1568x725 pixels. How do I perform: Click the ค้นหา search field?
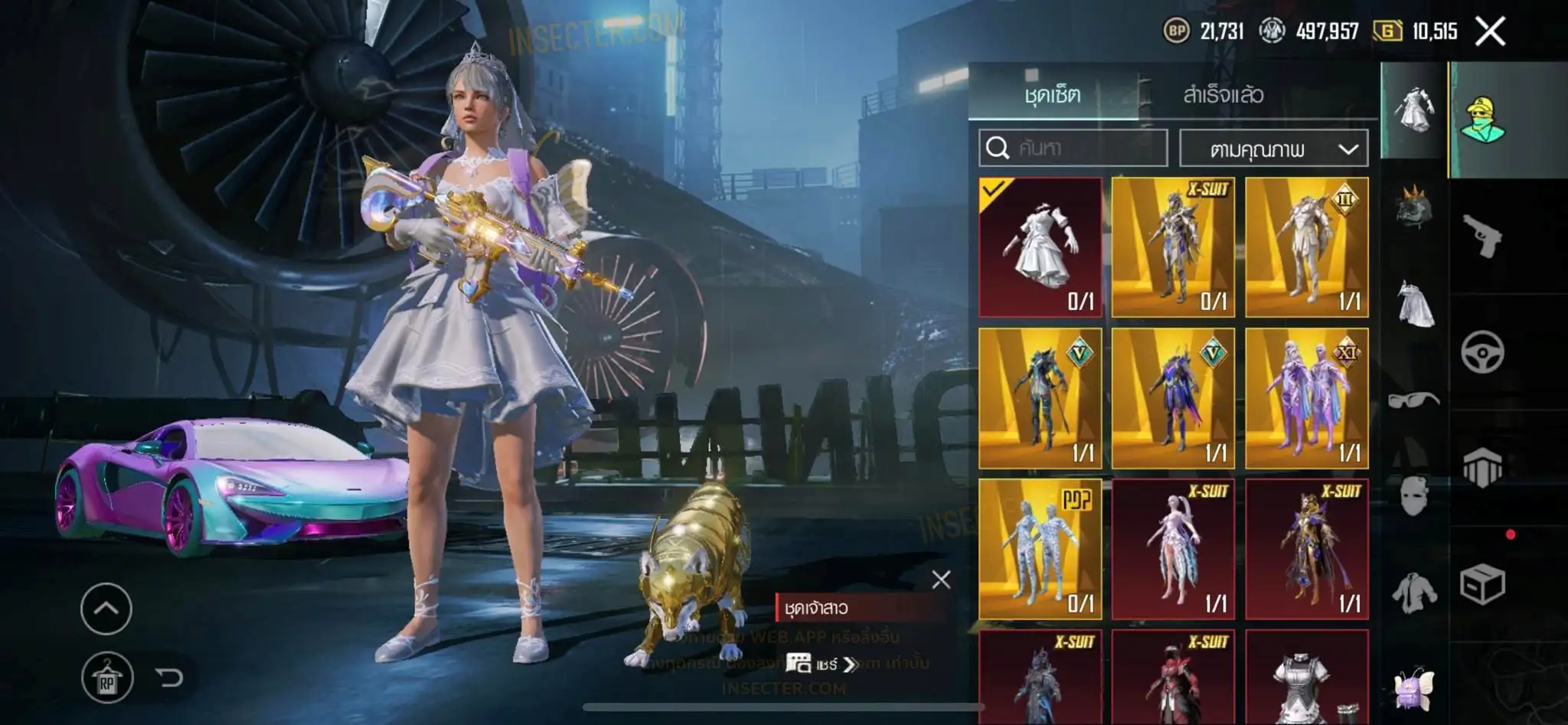tap(1073, 148)
